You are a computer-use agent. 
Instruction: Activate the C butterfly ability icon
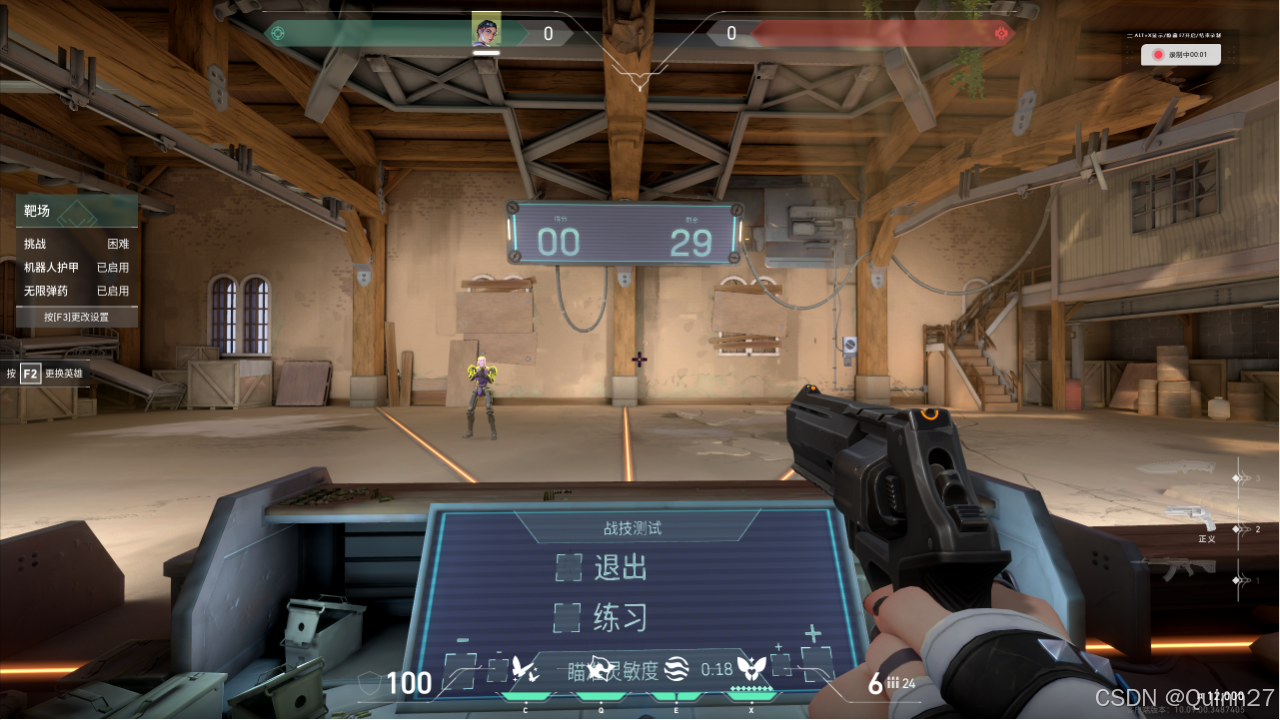click(524, 668)
